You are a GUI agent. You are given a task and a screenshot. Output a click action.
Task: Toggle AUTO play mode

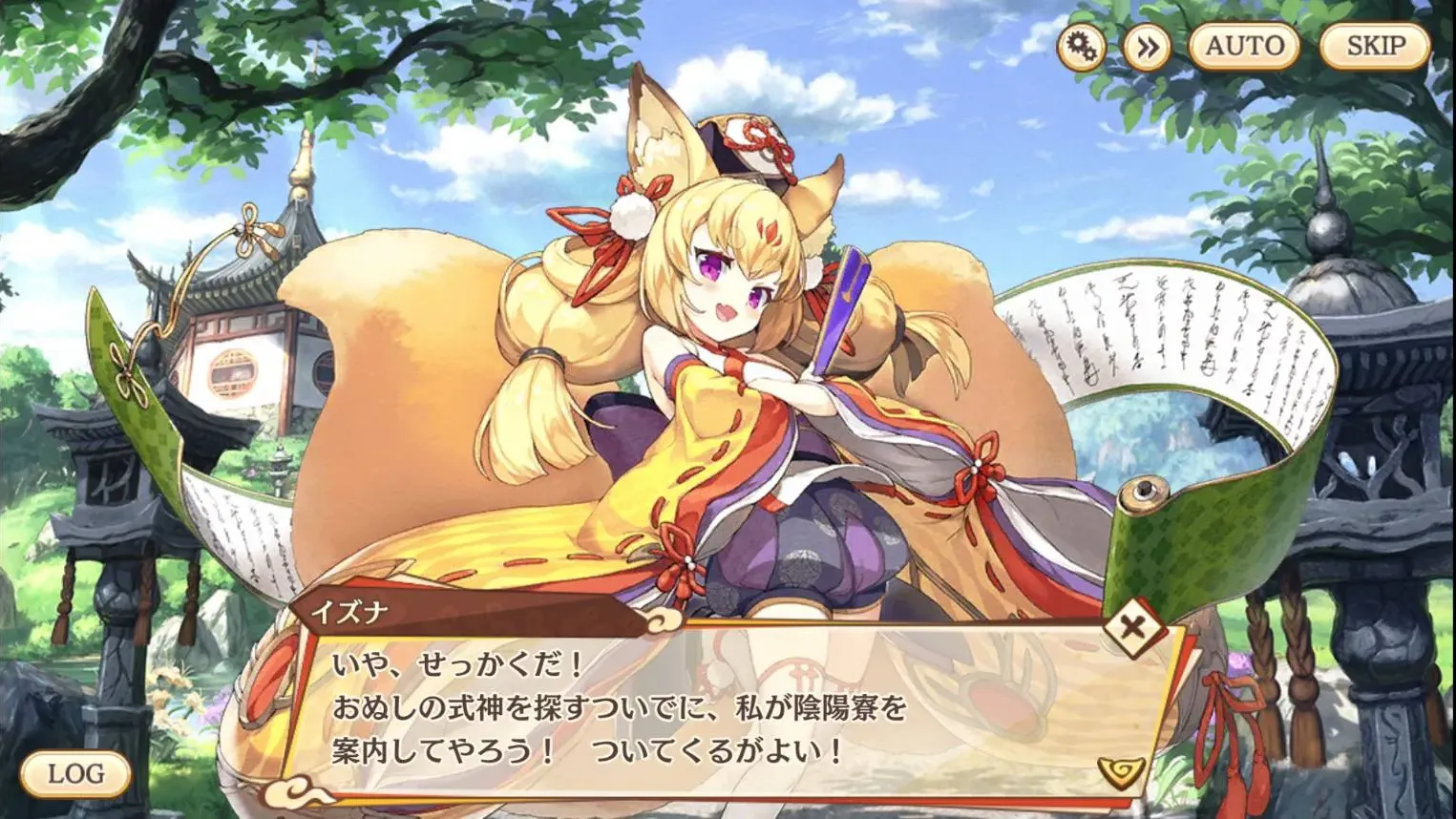(x=1244, y=44)
